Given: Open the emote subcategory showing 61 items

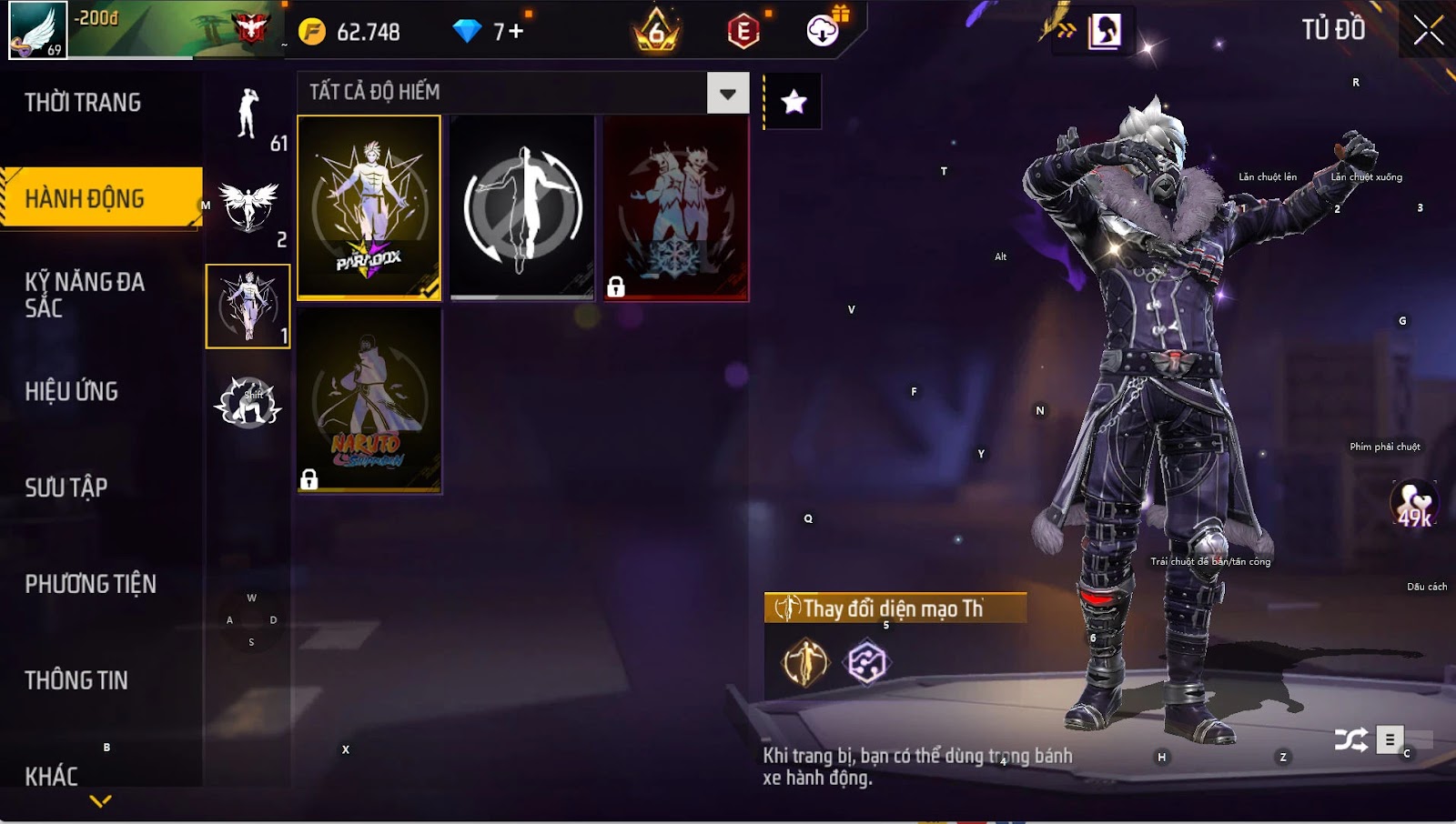Looking at the screenshot, I should (248, 116).
